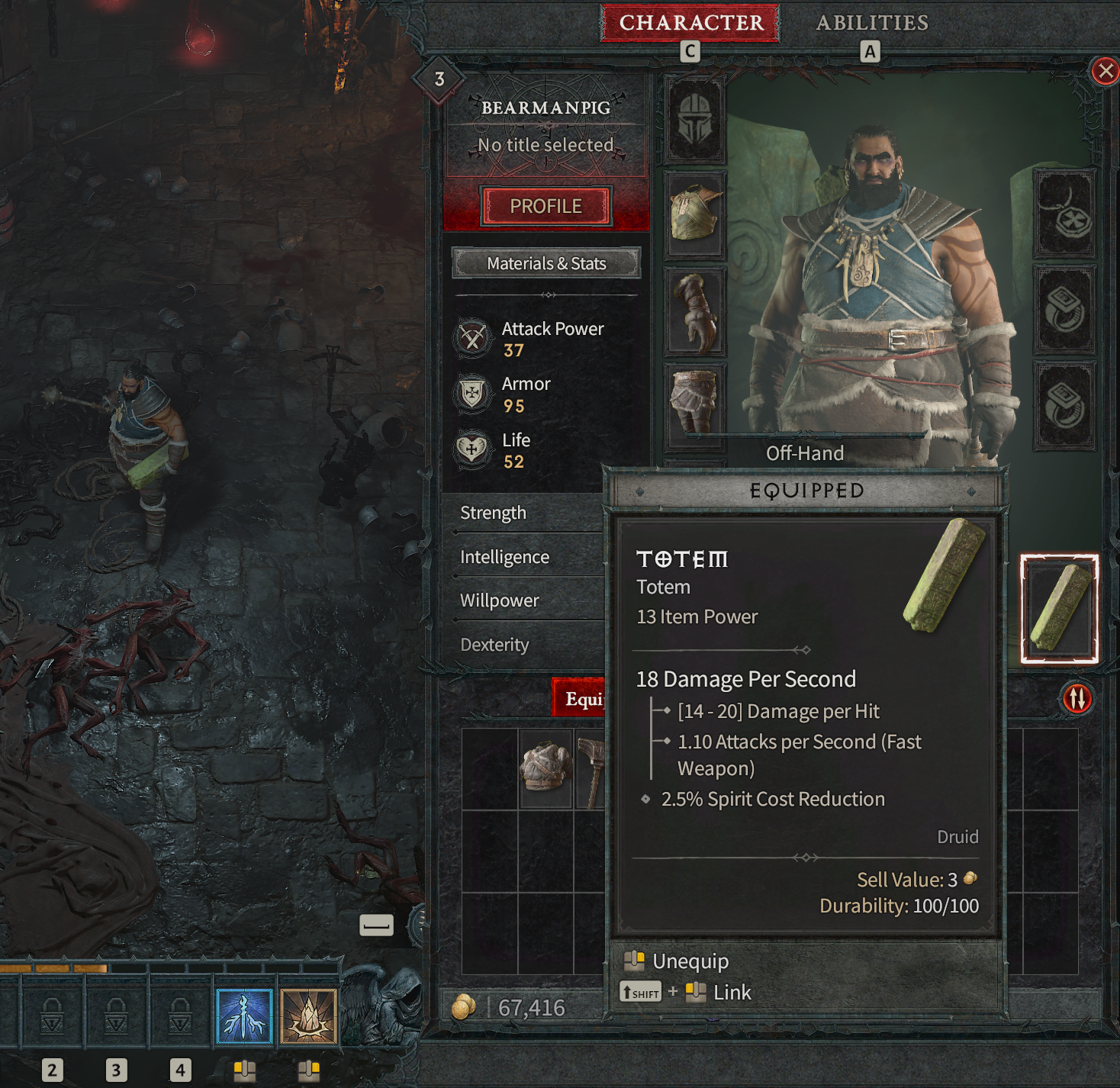Select the Character tab
1120x1088 pixels.
[x=690, y=23]
